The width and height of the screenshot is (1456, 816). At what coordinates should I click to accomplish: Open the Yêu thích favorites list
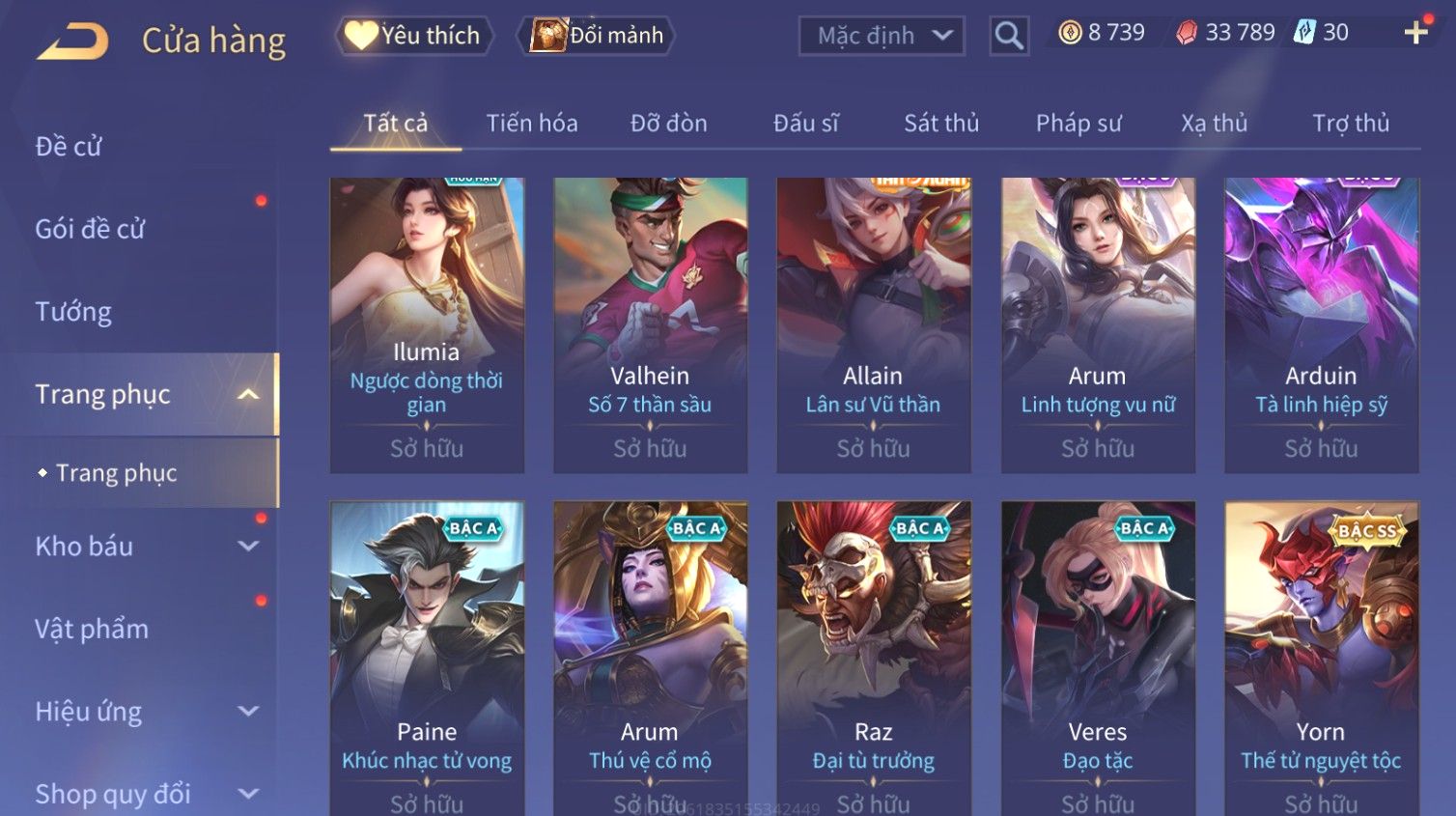tap(414, 36)
